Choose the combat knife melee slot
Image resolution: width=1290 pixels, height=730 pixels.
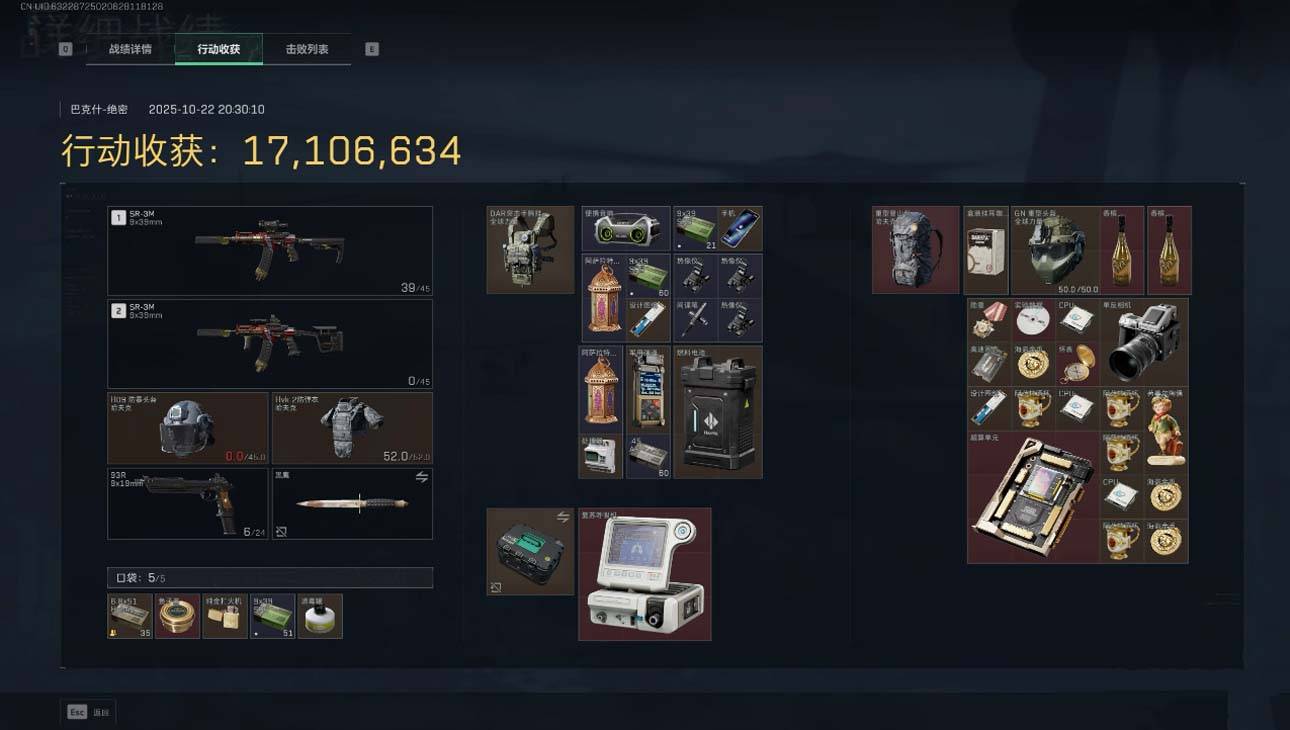[352, 503]
